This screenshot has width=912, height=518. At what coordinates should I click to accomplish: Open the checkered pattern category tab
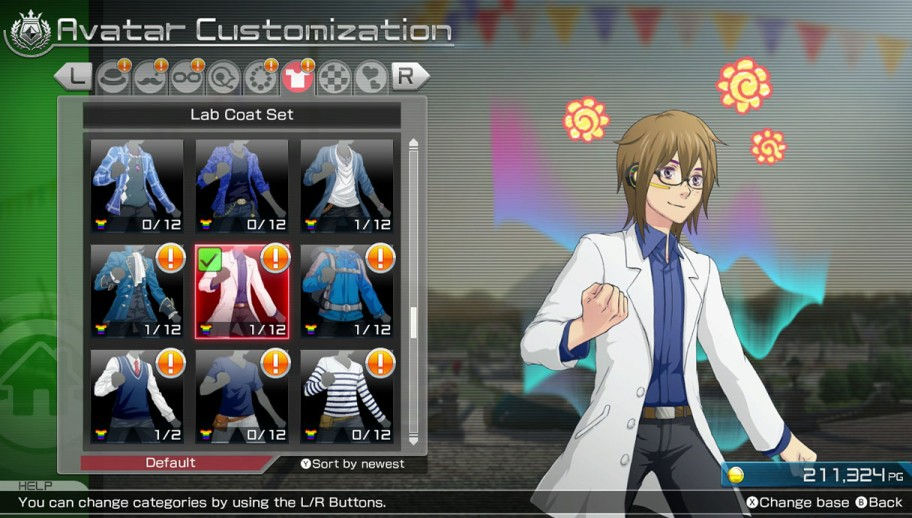click(333, 77)
